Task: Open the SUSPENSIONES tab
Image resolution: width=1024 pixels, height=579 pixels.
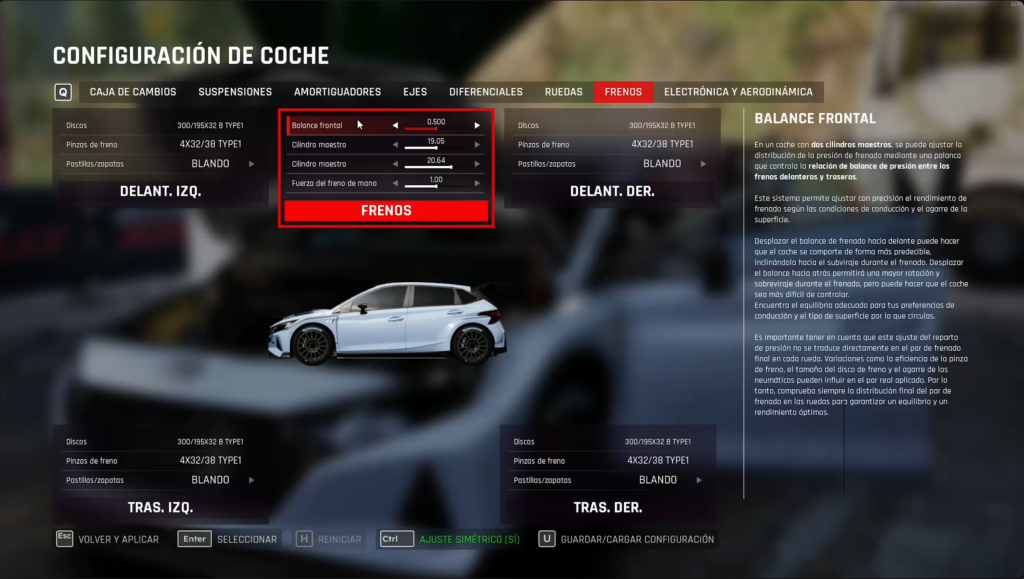Action: (235, 92)
